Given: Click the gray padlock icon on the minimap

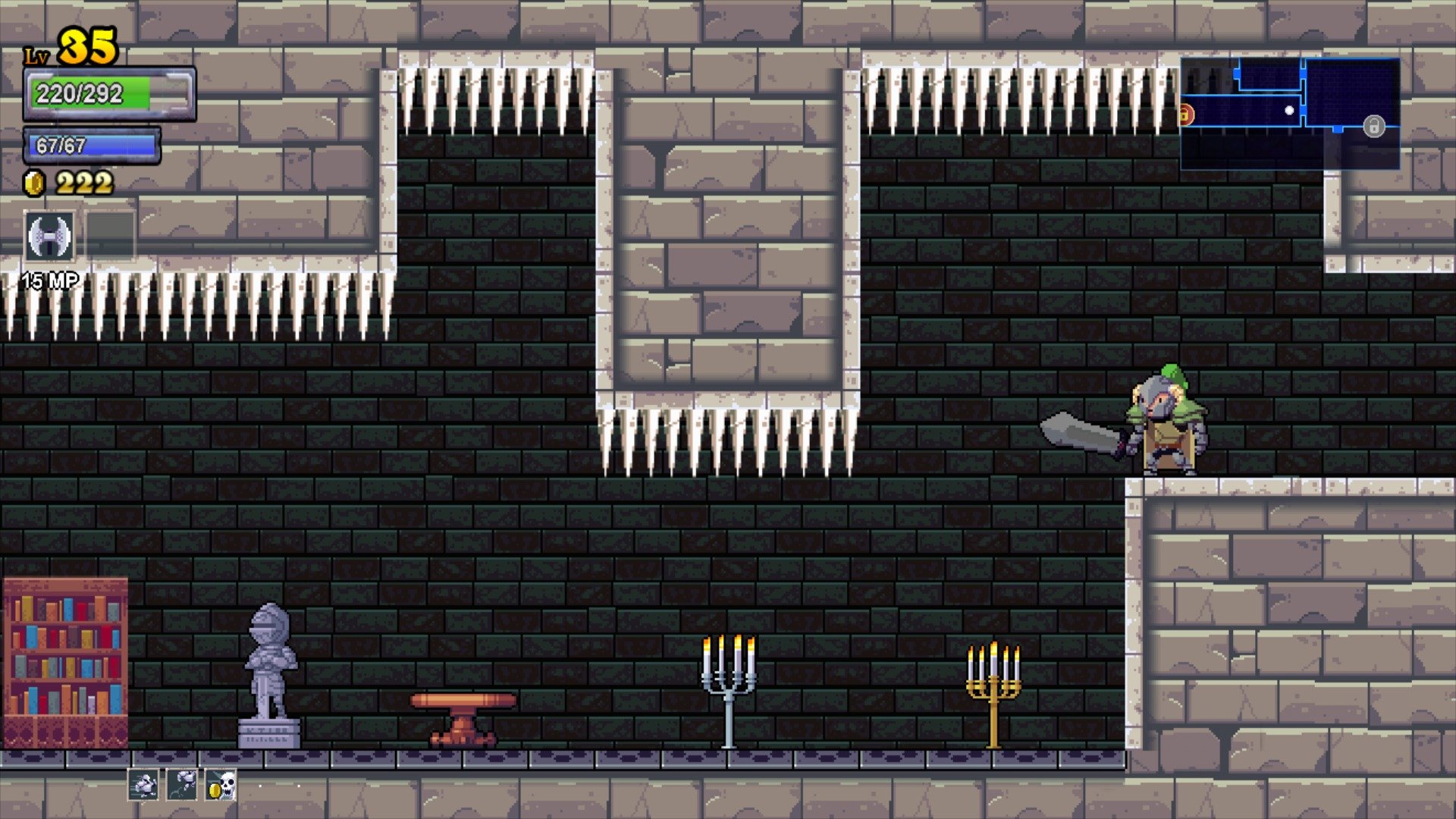Looking at the screenshot, I should [1374, 127].
